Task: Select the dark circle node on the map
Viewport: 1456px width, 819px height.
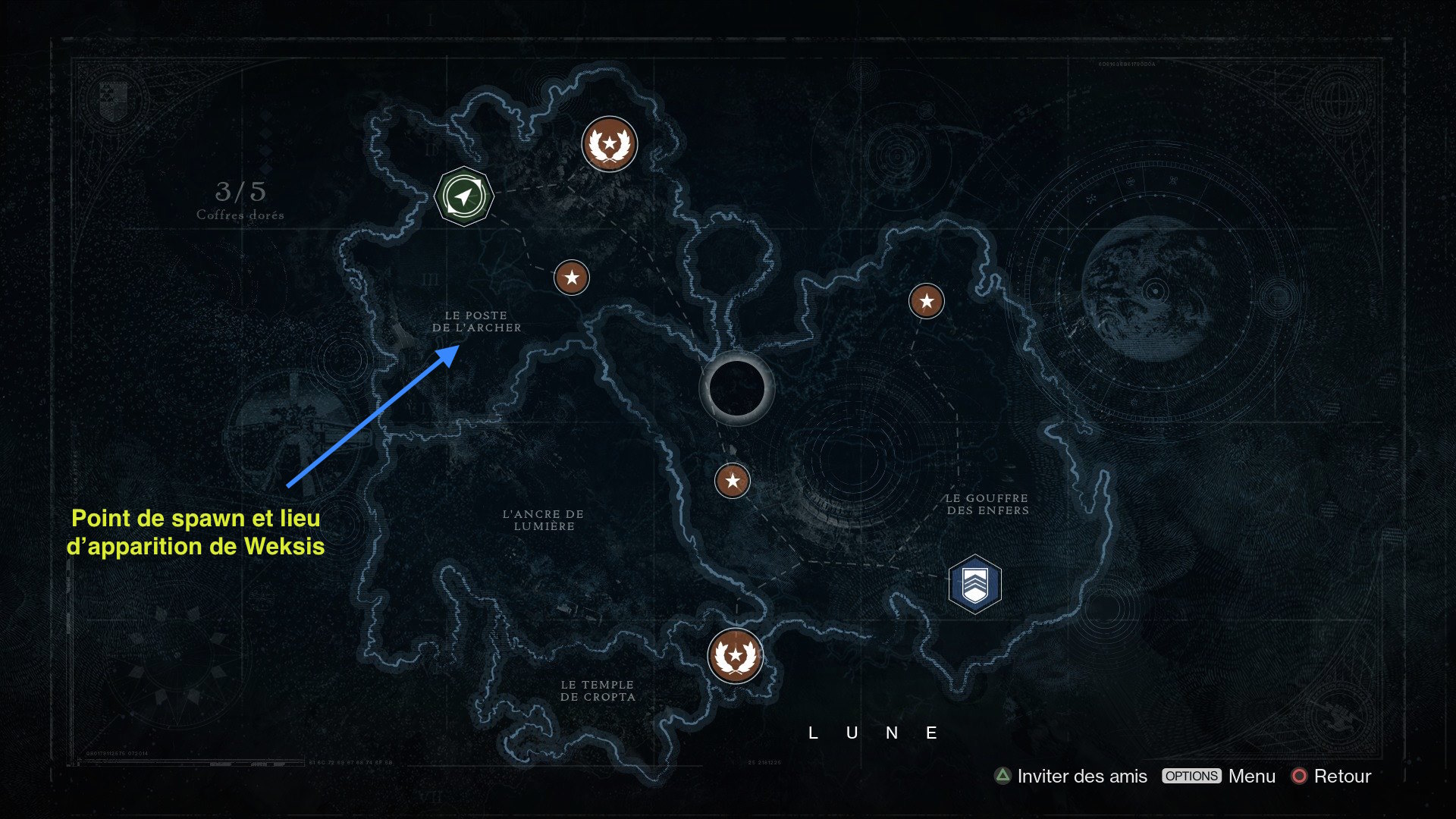Action: [736, 388]
